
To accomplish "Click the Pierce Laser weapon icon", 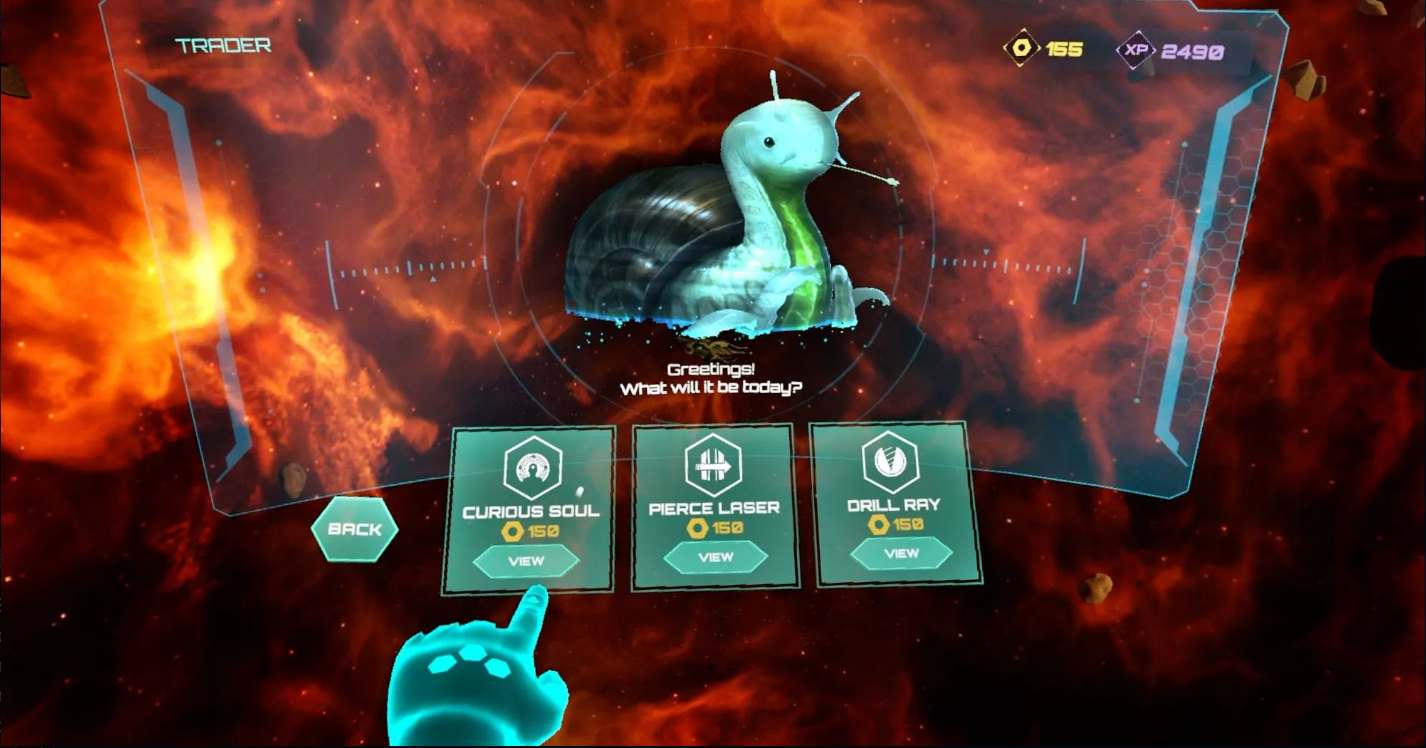I will click(x=712, y=466).
